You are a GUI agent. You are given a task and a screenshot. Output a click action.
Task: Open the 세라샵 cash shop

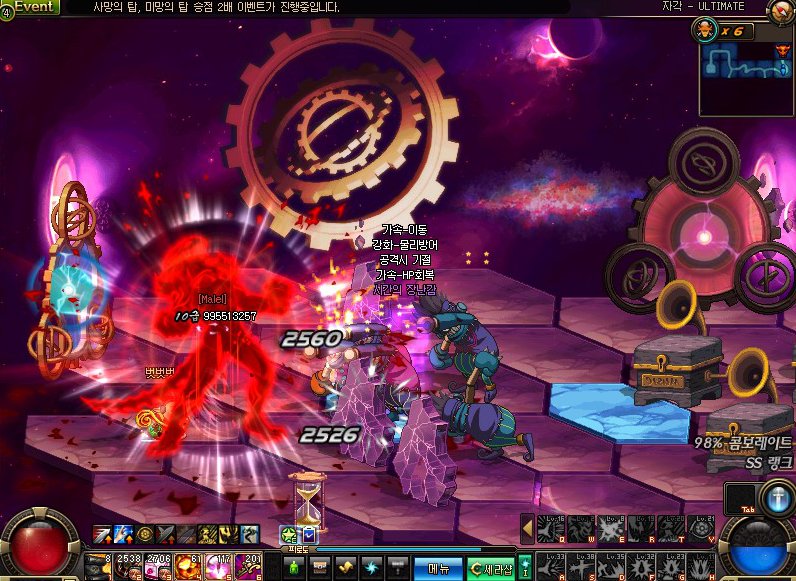click(490, 568)
